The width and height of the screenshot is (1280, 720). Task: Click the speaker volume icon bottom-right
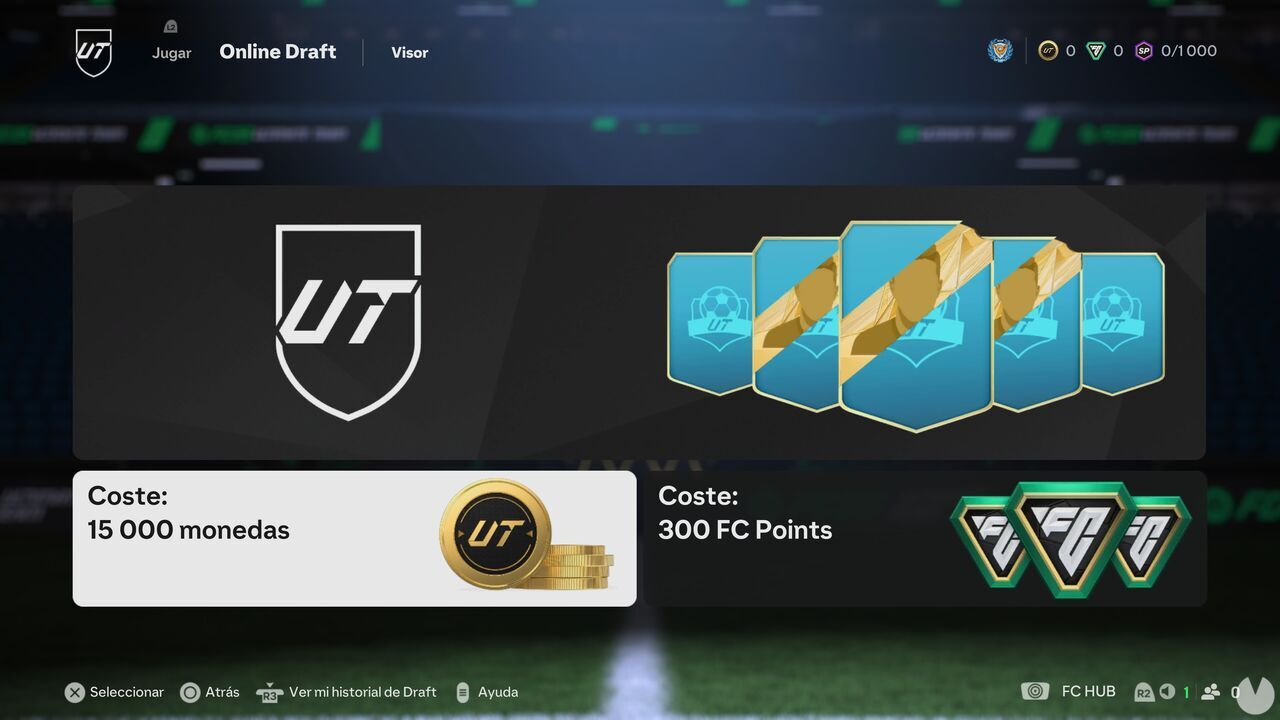click(1167, 691)
